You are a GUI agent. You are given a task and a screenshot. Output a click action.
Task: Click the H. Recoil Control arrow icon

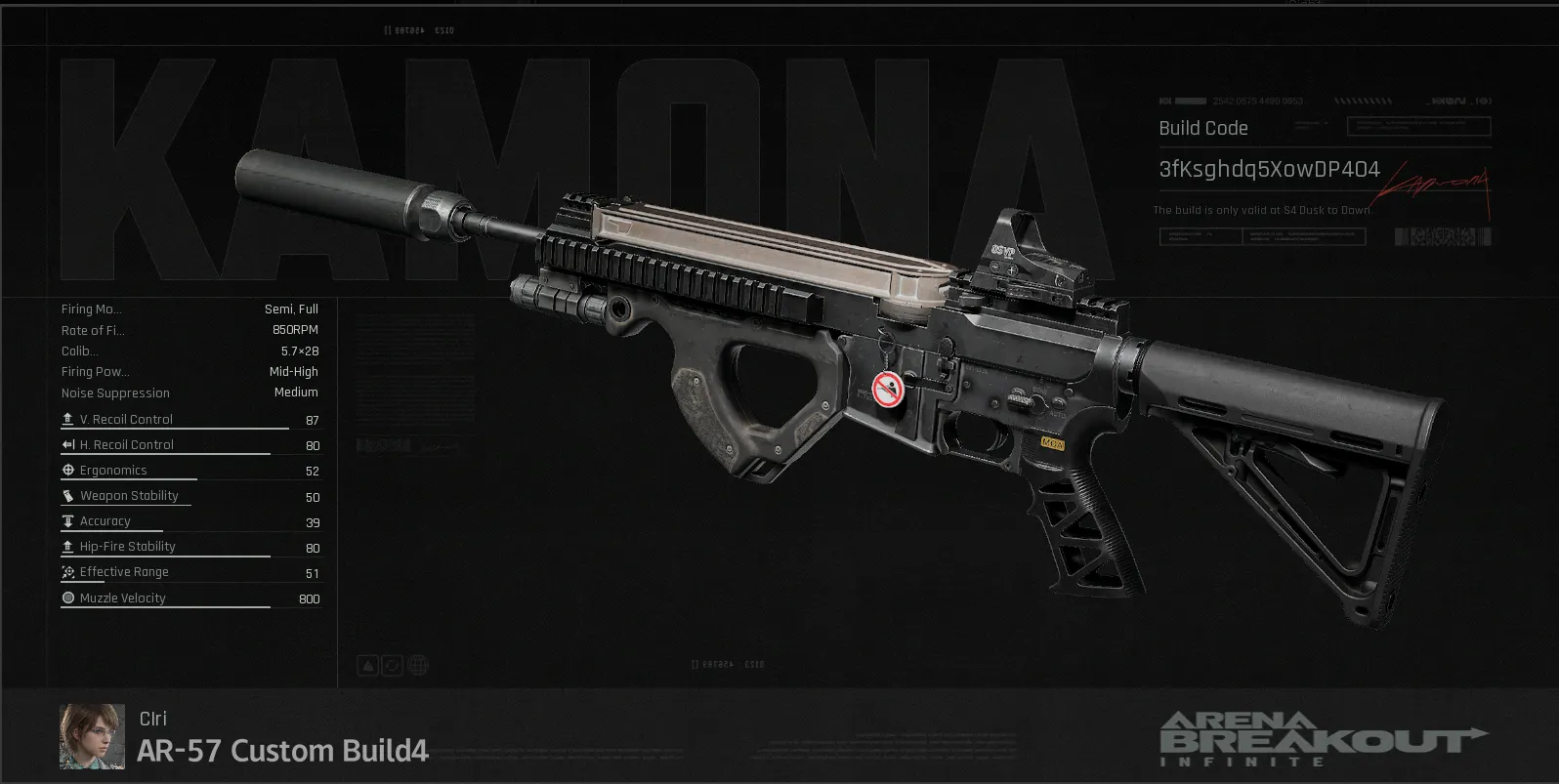[x=67, y=444]
